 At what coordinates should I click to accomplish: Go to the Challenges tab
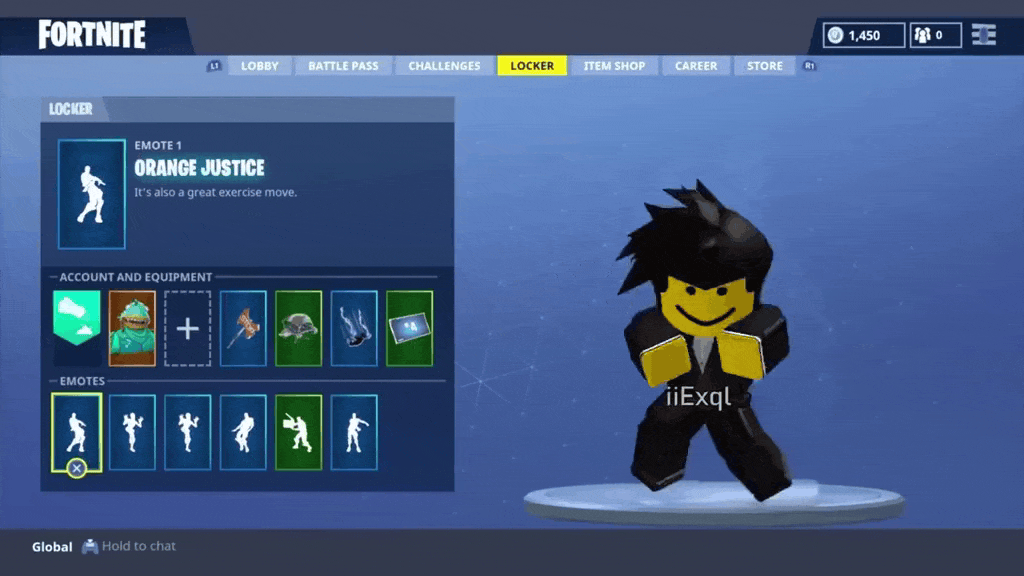coord(444,66)
